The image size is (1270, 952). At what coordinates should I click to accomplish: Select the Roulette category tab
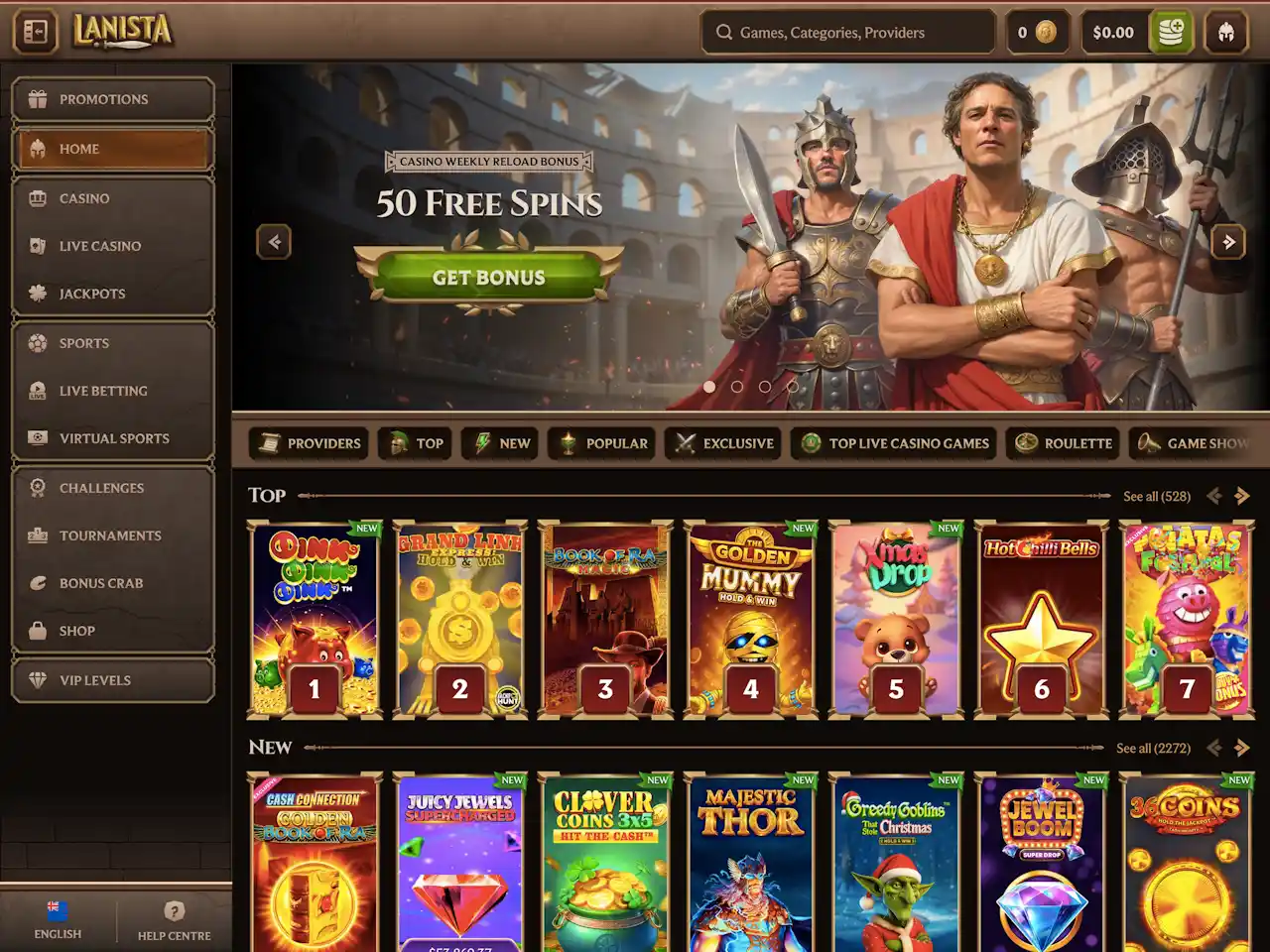[x=1064, y=443]
